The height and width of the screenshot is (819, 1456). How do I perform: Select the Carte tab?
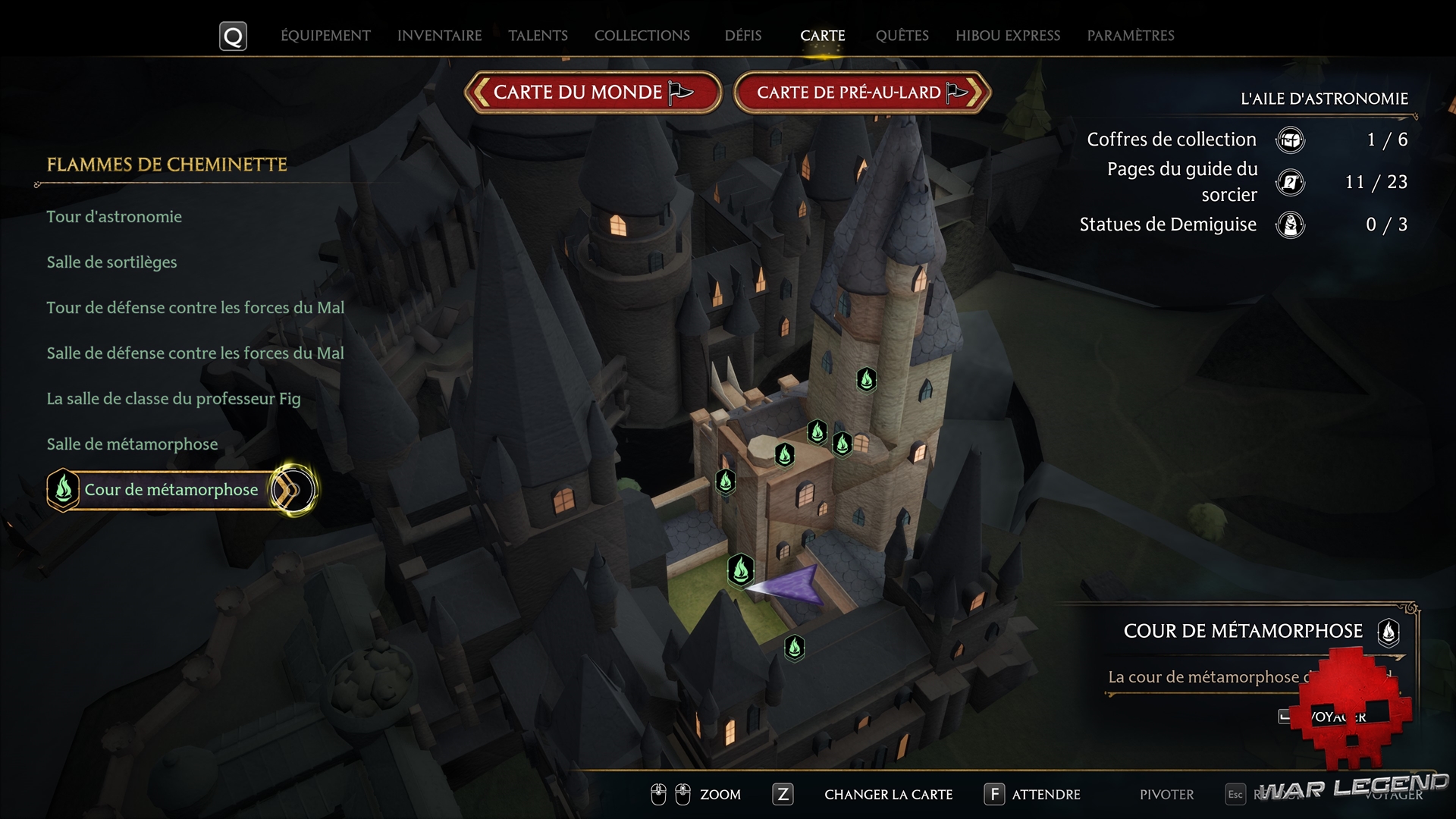[822, 36]
